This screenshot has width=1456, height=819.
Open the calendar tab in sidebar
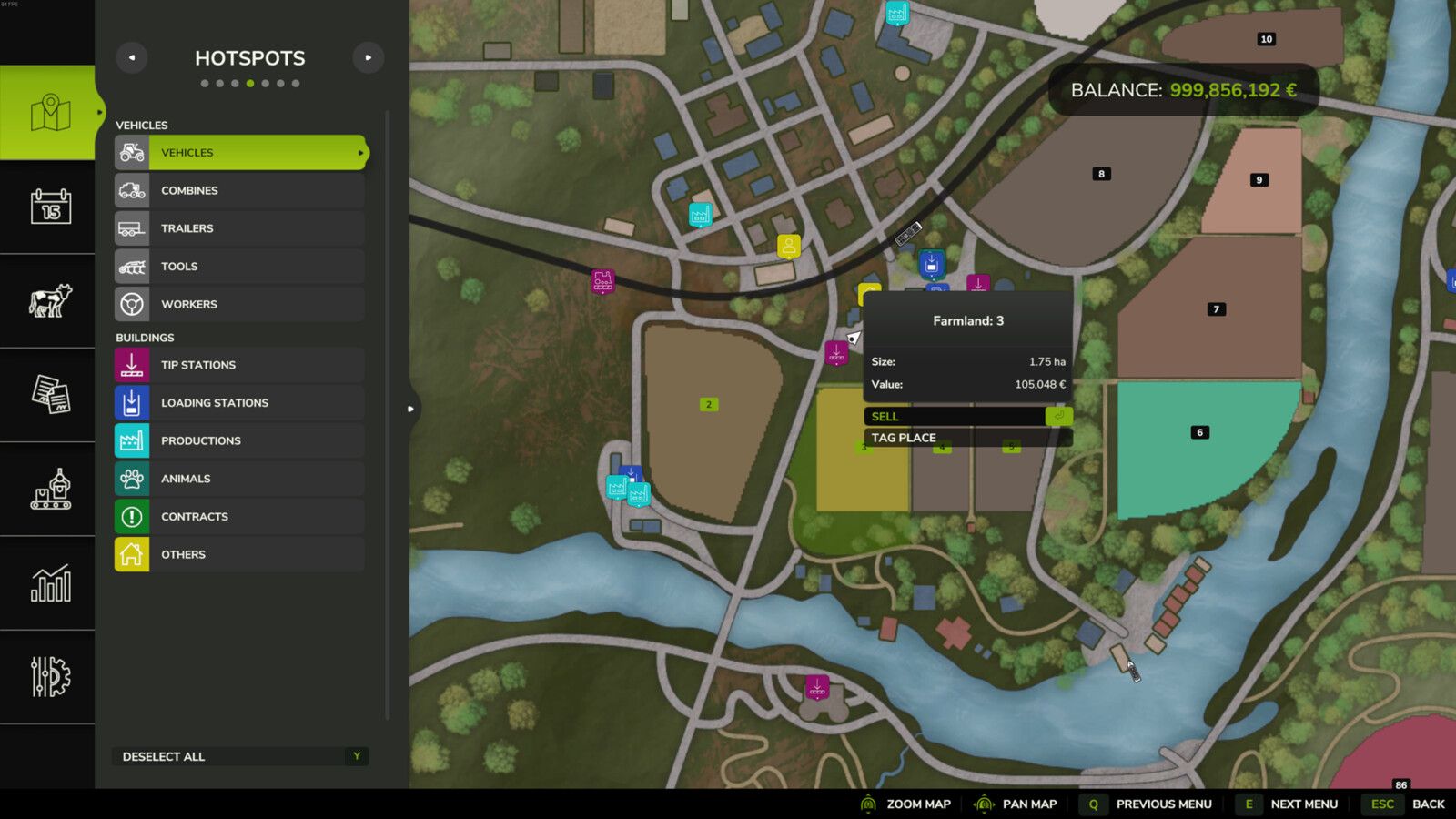click(50, 207)
